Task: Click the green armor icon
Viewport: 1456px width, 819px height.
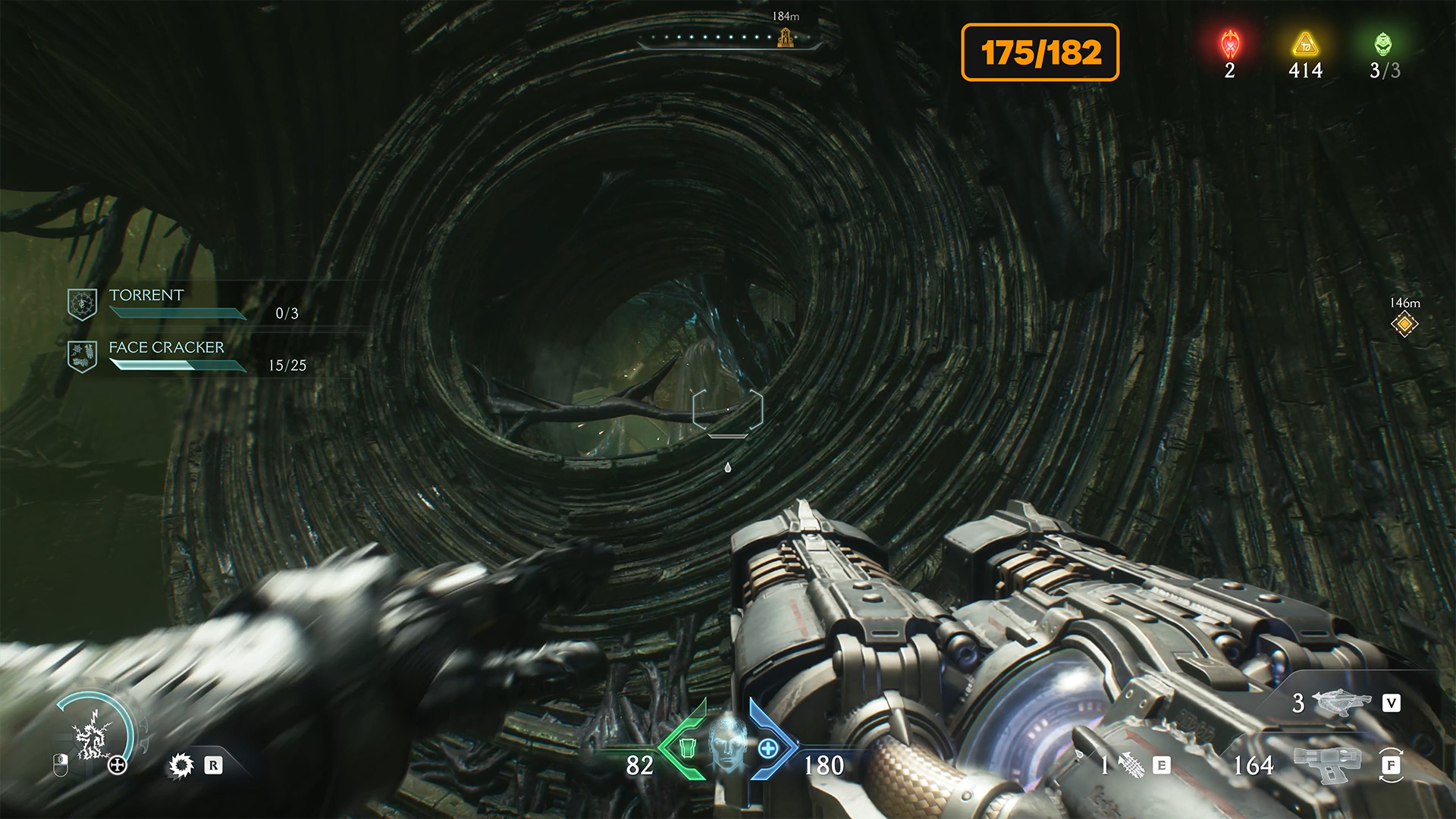Action: (x=687, y=748)
